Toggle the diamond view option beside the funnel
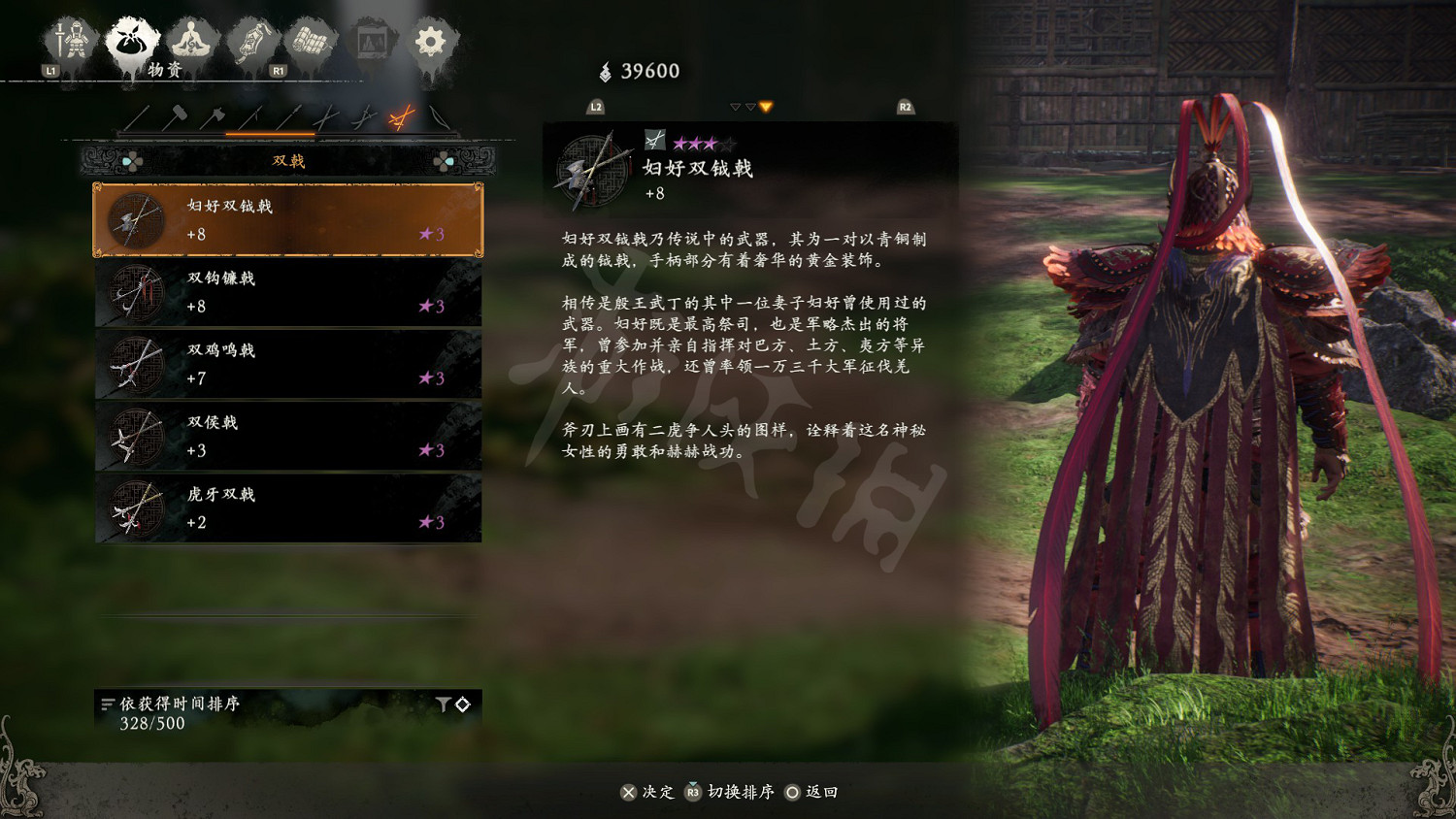Viewport: 1456px width, 819px height. pos(463,704)
